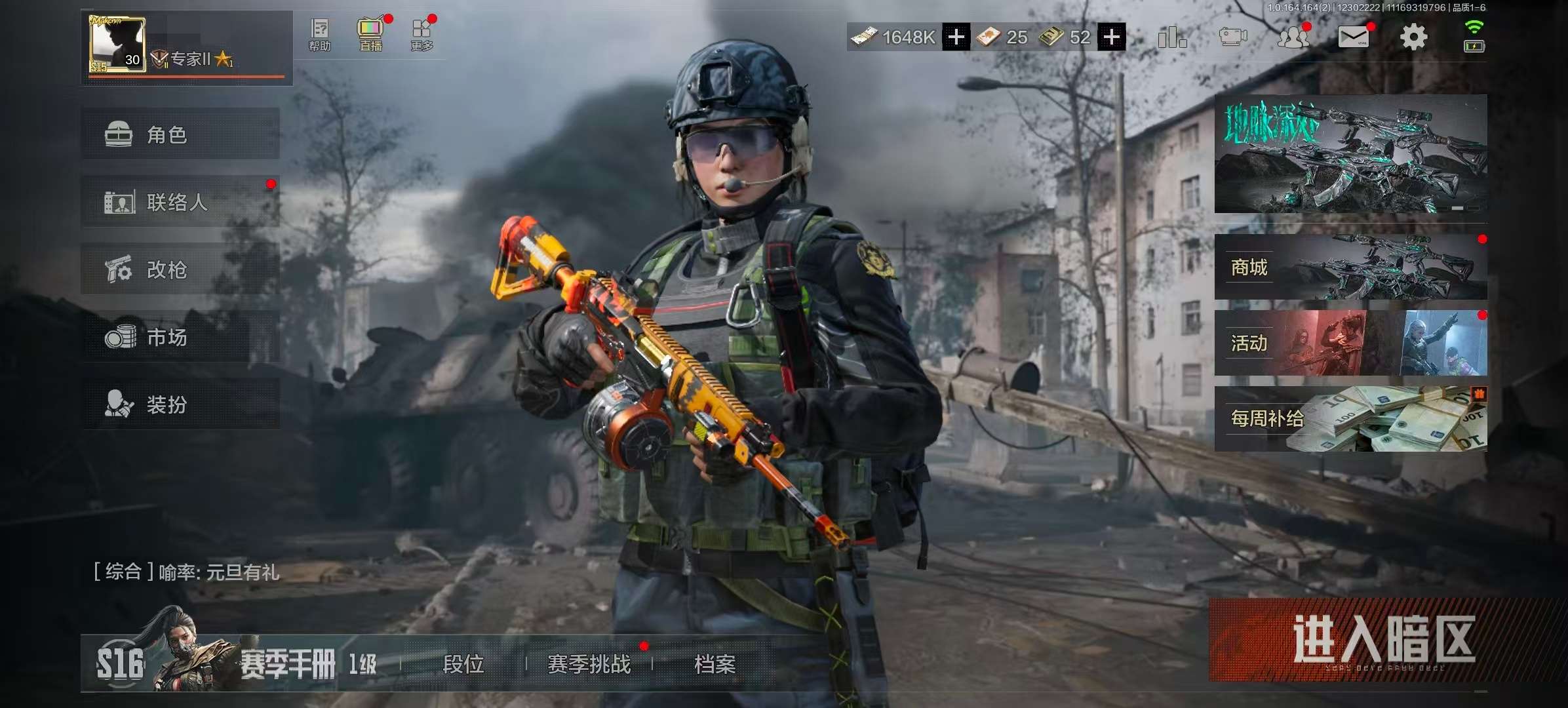Switch to the 段位 rank tab
This screenshot has width=1568, height=708.
(x=463, y=664)
